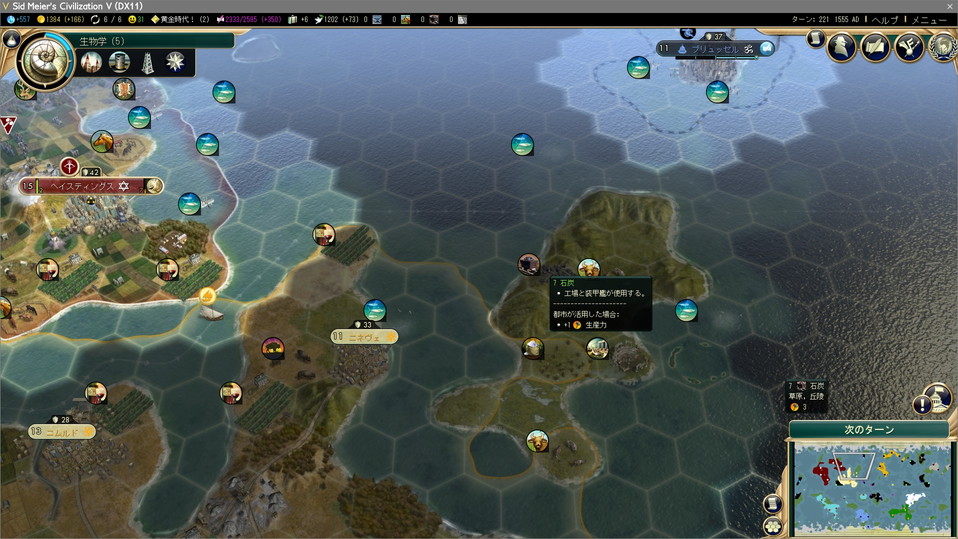
Task: Open the science per turn top-bar readout
Action: point(19,20)
